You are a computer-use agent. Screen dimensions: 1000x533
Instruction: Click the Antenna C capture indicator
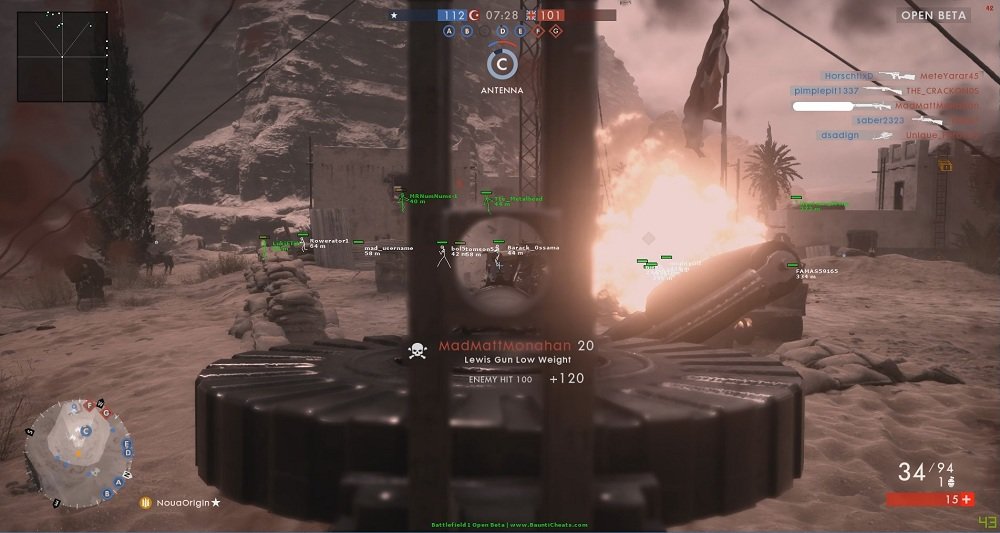point(502,64)
